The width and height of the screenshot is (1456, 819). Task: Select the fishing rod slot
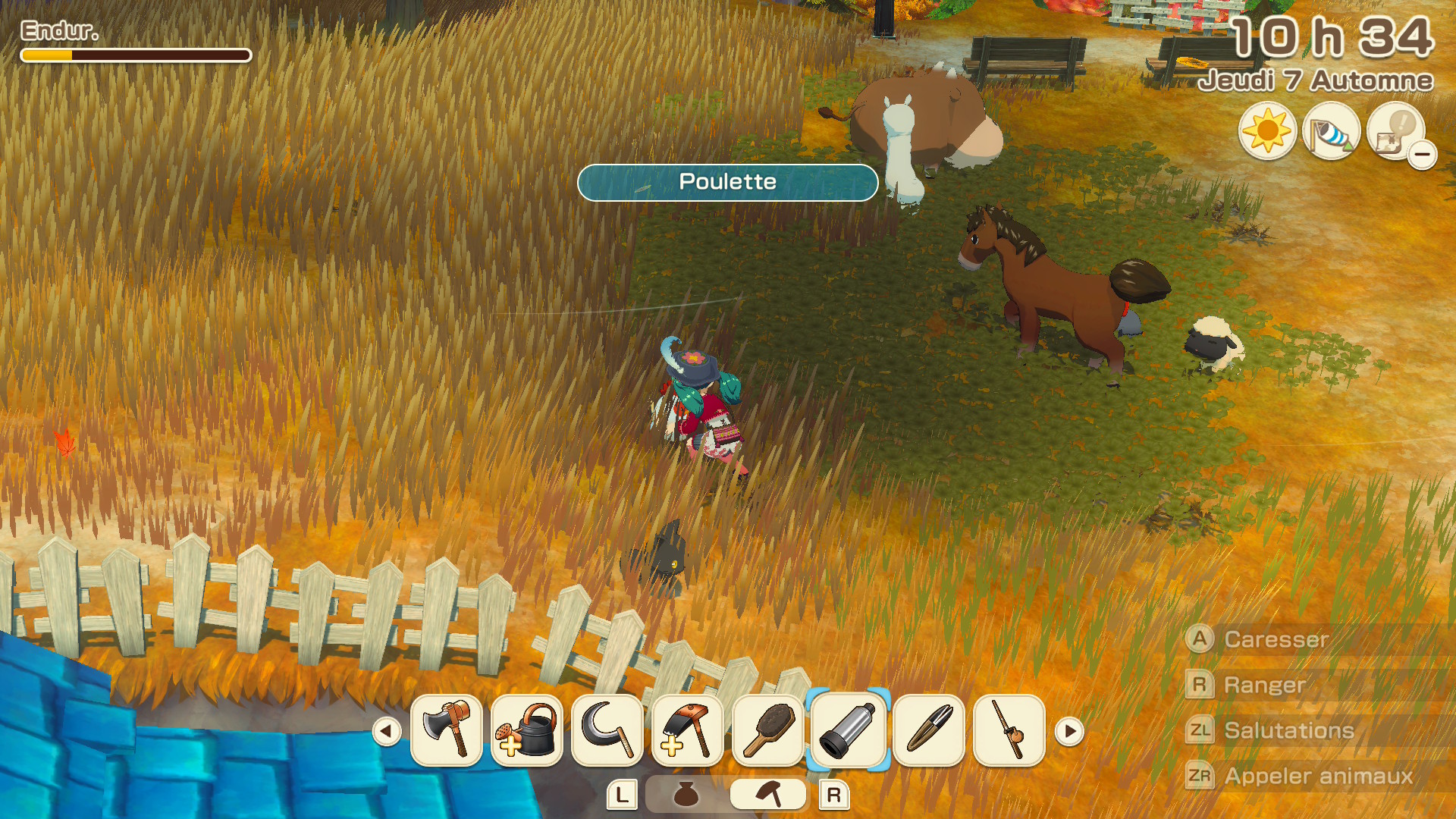1009,730
